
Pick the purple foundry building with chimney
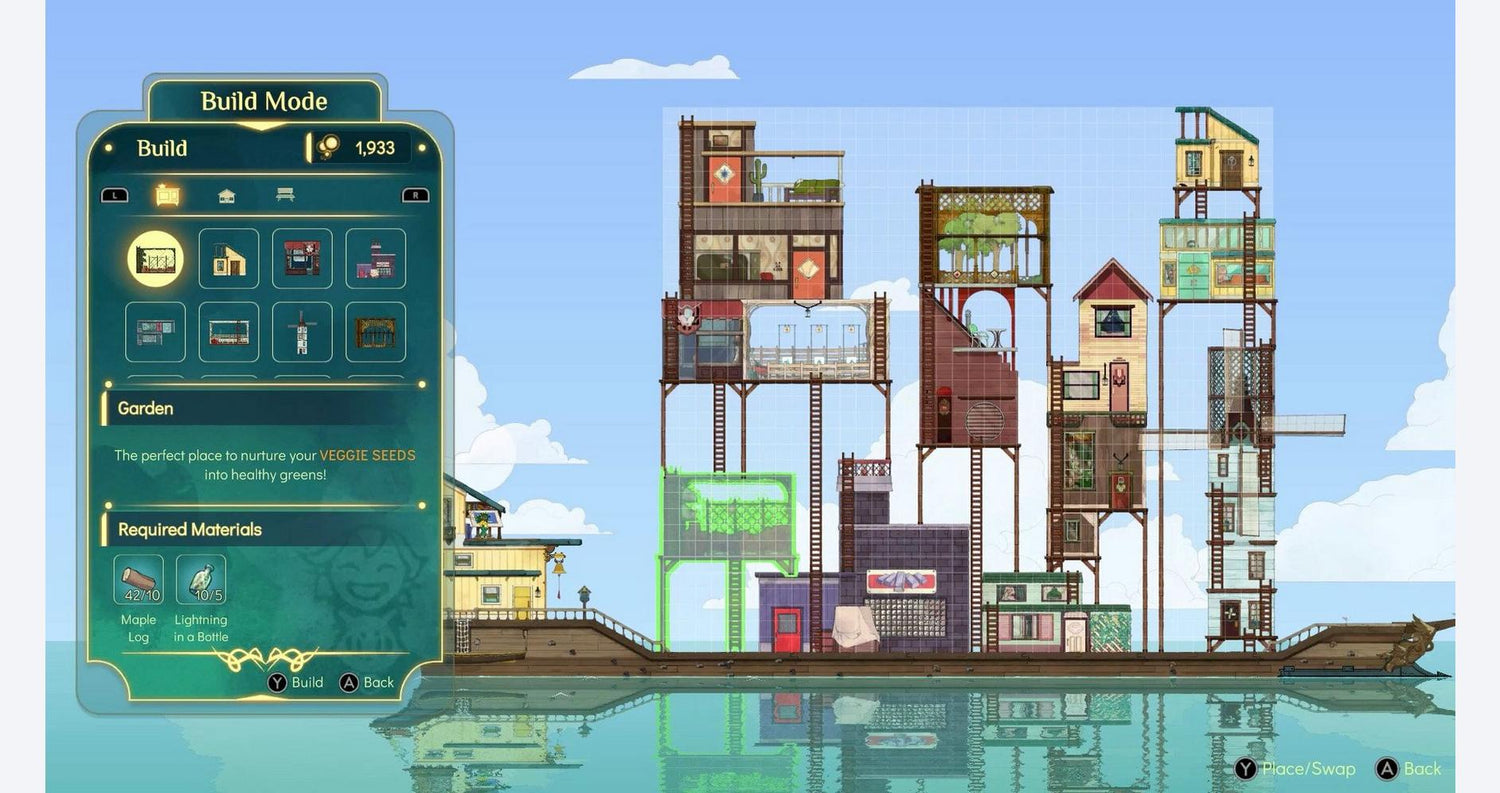(x=376, y=259)
